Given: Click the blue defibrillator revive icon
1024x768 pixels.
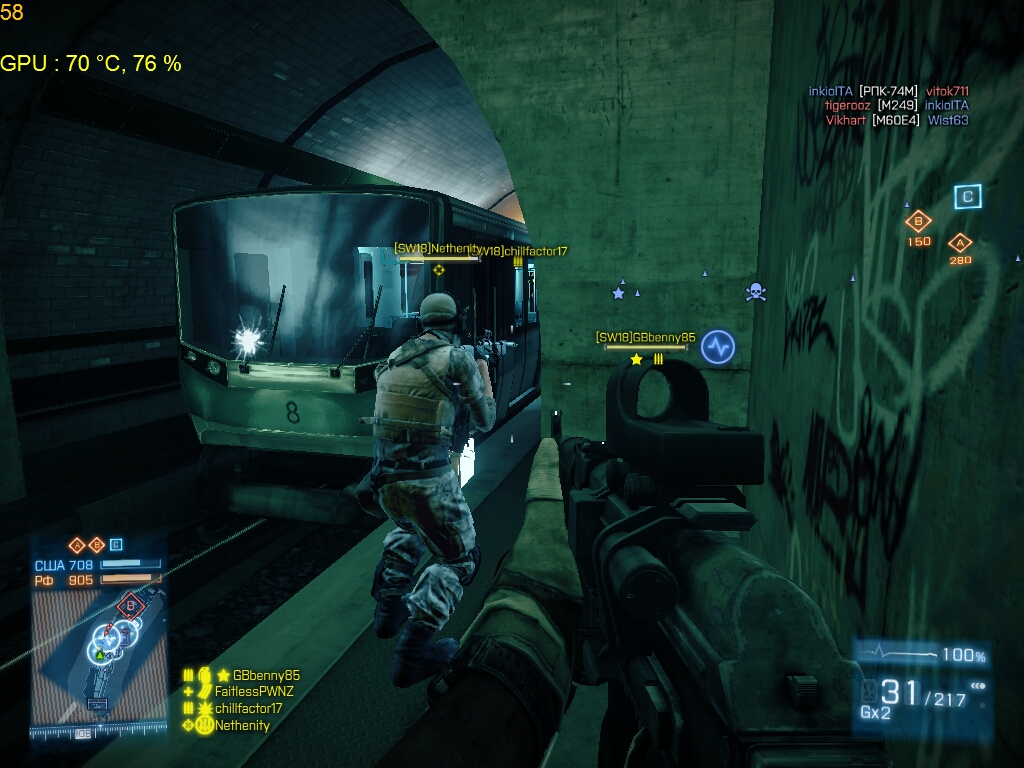Looking at the screenshot, I should click(718, 347).
